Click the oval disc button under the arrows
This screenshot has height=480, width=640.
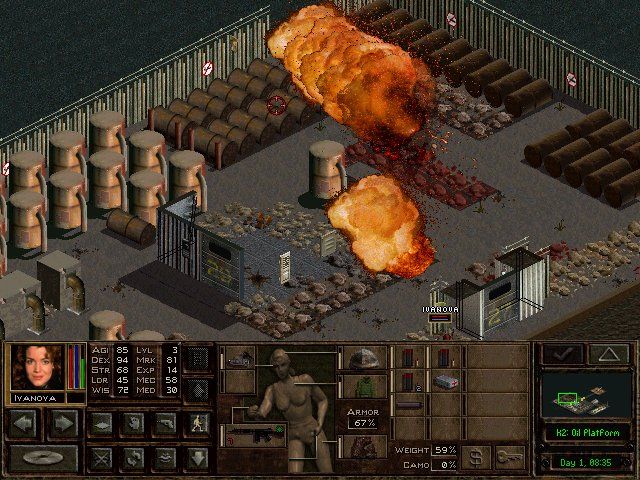coord(45,459)
